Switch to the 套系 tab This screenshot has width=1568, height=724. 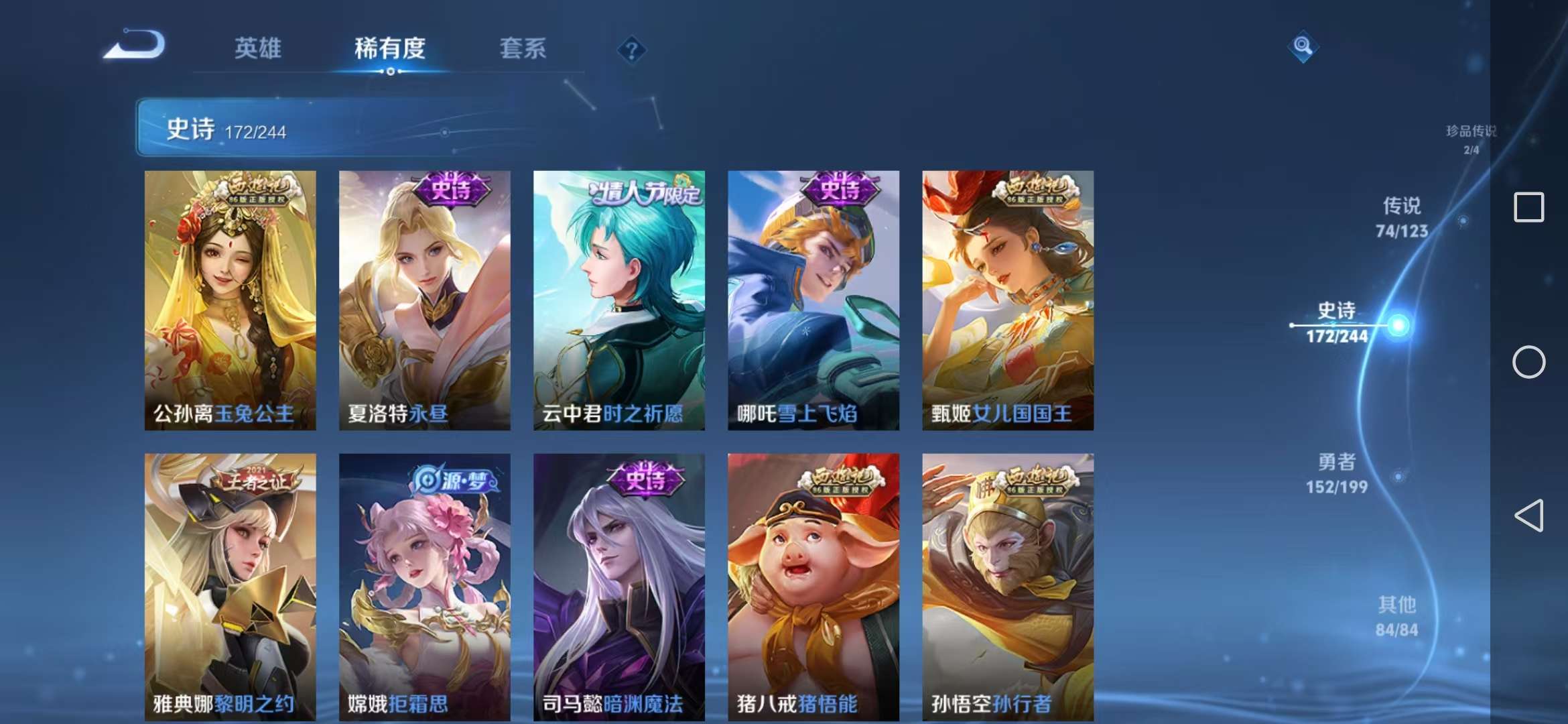[x=522, y=49]
